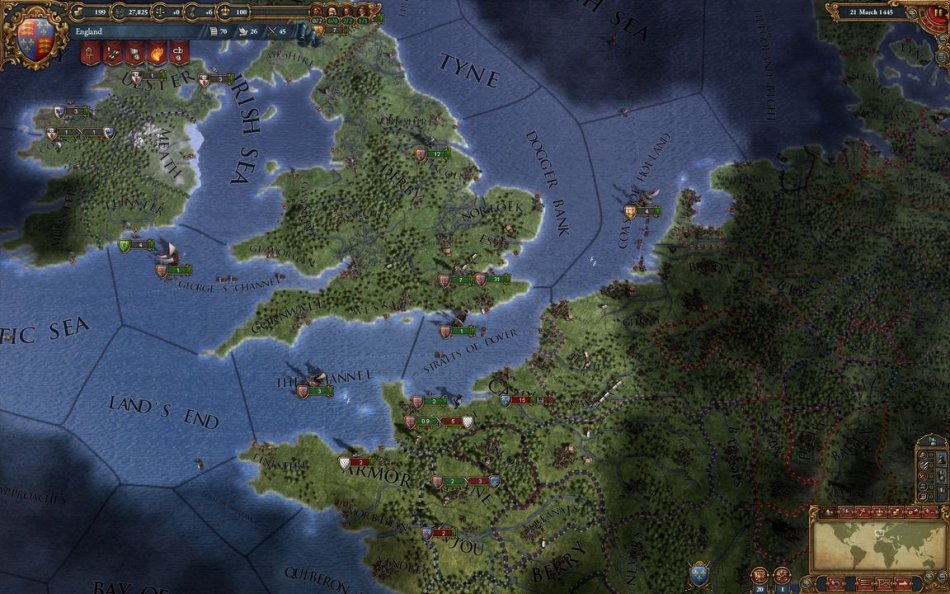Select the army with 12 regiments in northern England
This screenshot has height=594, width=950.
click(x=437, y=154)
